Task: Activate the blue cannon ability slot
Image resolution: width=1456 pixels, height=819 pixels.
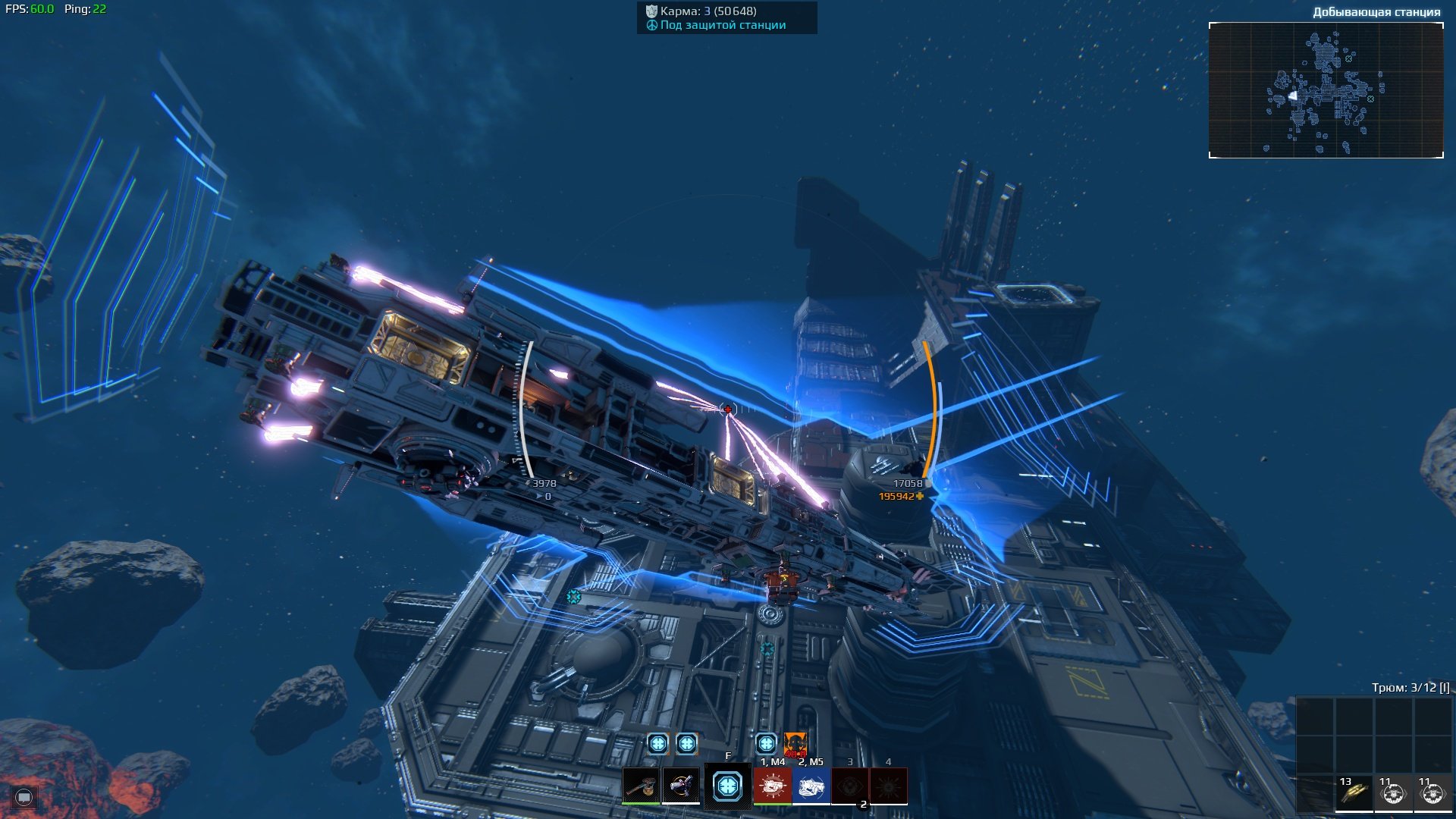Action: pyautogui.click(x=811, y=786)
